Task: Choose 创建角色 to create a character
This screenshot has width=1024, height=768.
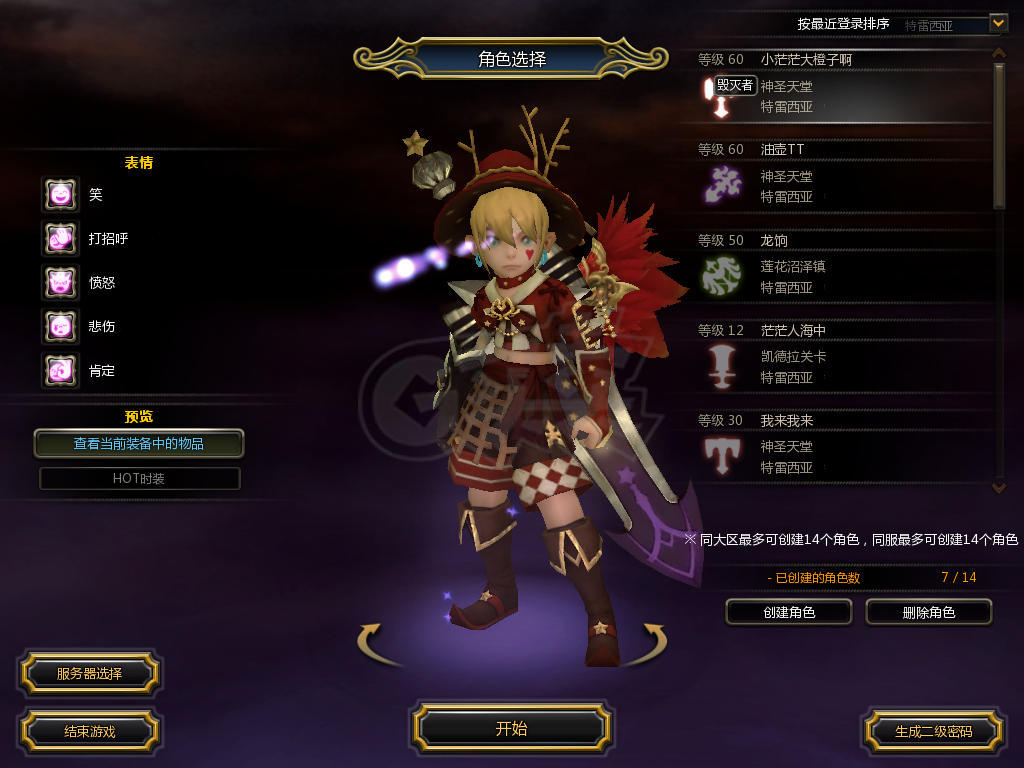Action: coord(789,612)
